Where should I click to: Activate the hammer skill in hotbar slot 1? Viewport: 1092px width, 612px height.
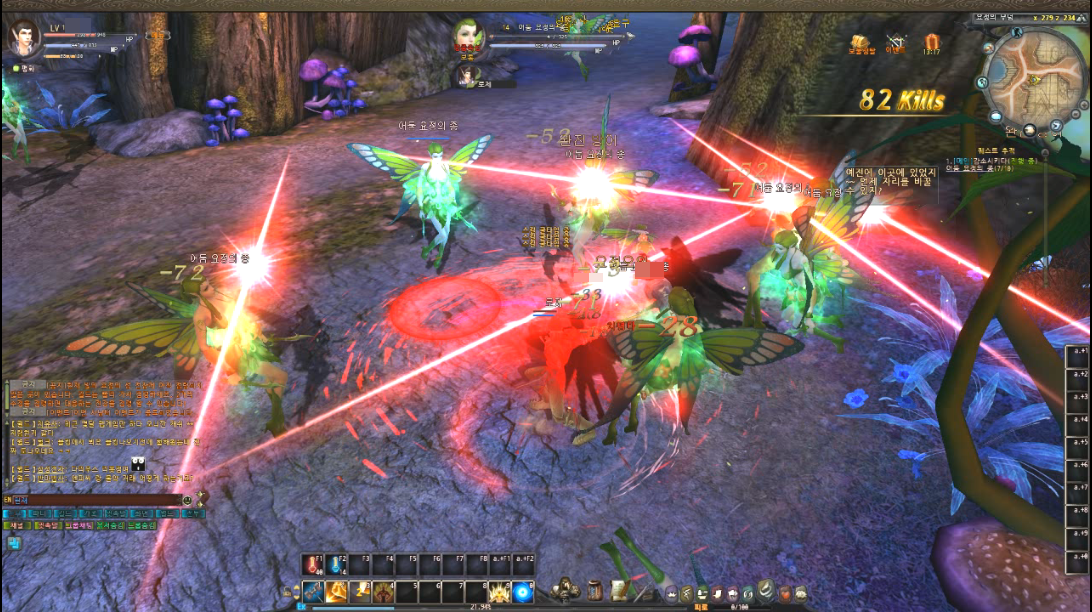pos(312,592)
